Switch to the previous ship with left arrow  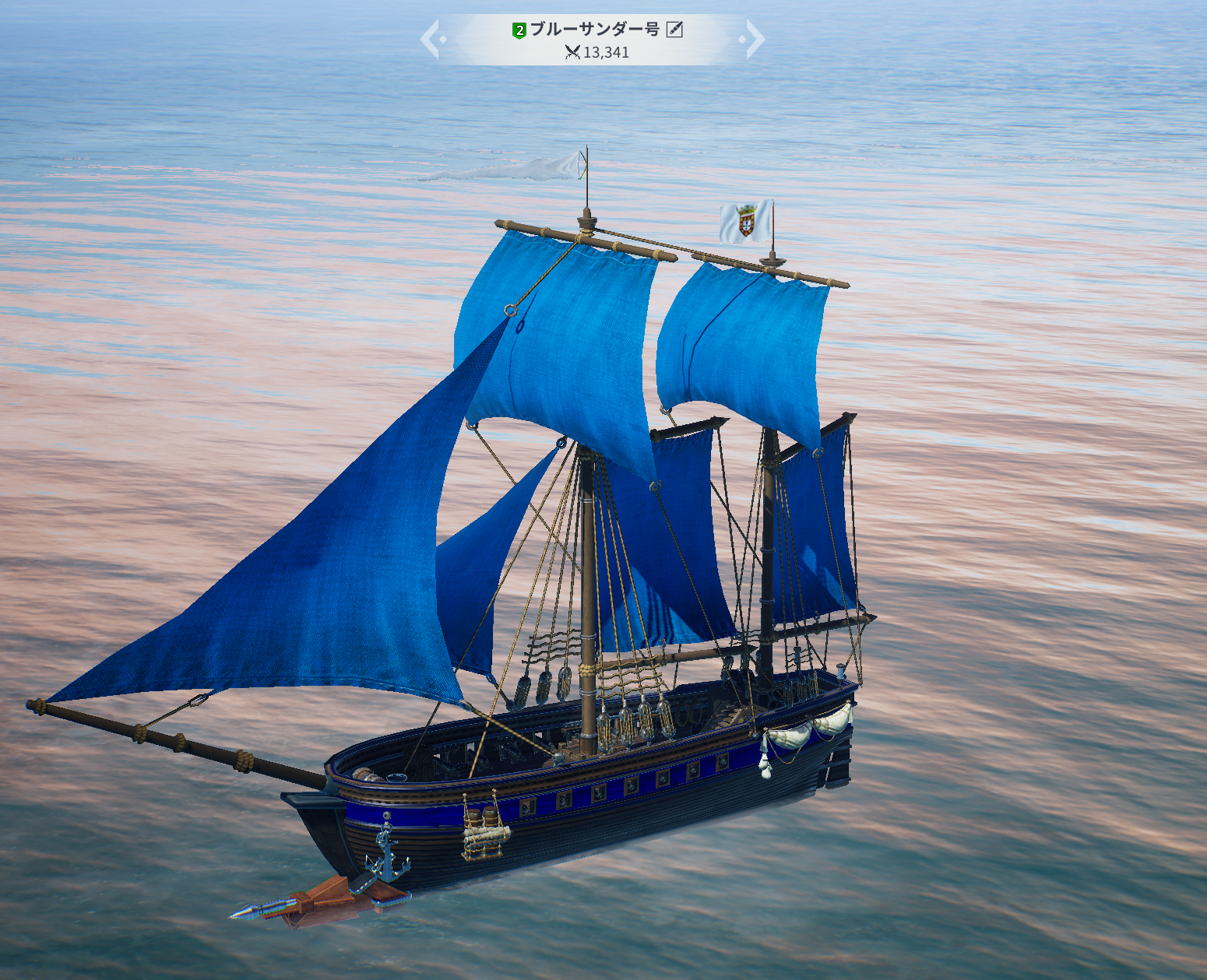[431, 40]
